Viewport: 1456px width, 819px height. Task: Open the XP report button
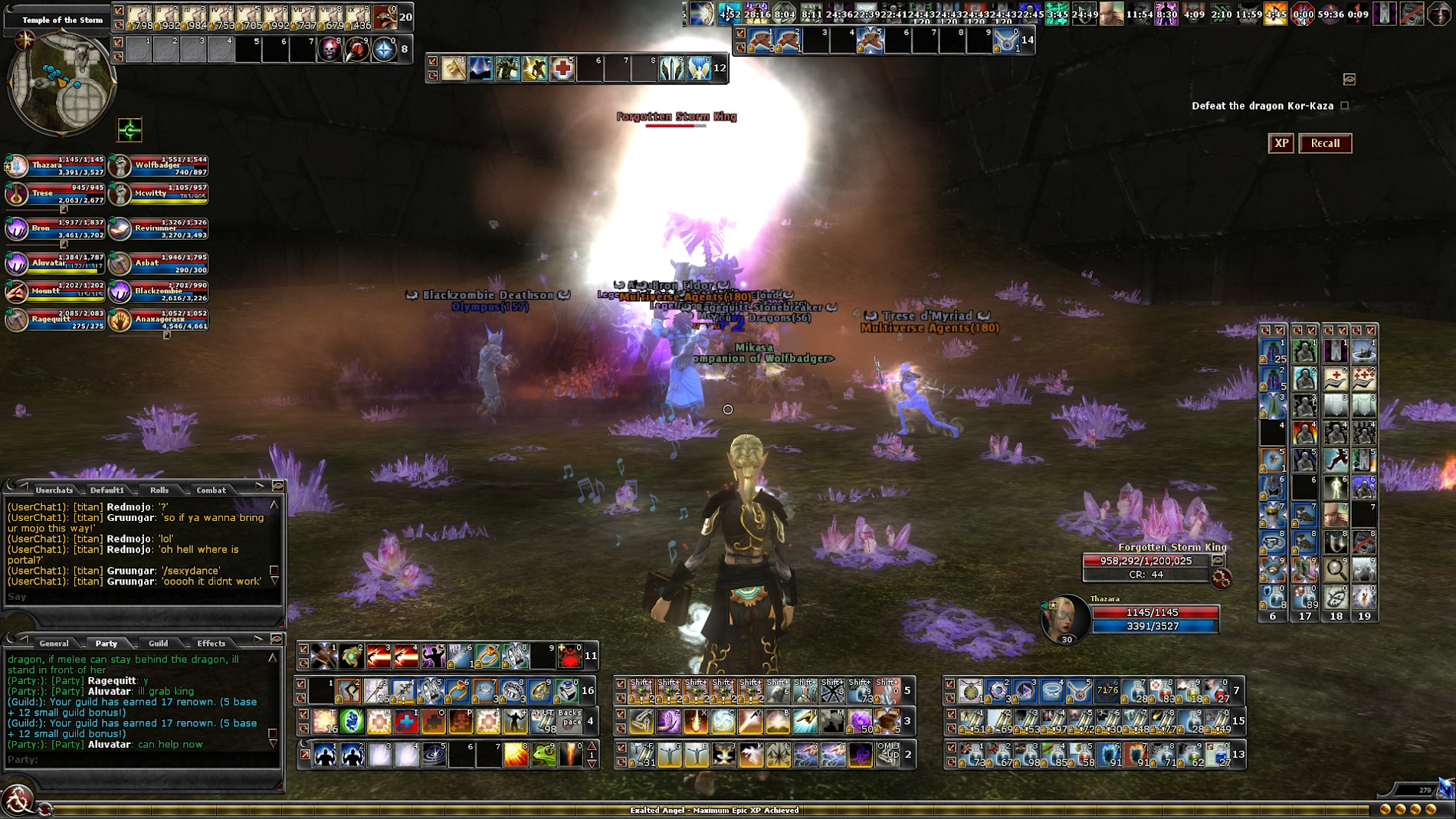click(1281, 143)
